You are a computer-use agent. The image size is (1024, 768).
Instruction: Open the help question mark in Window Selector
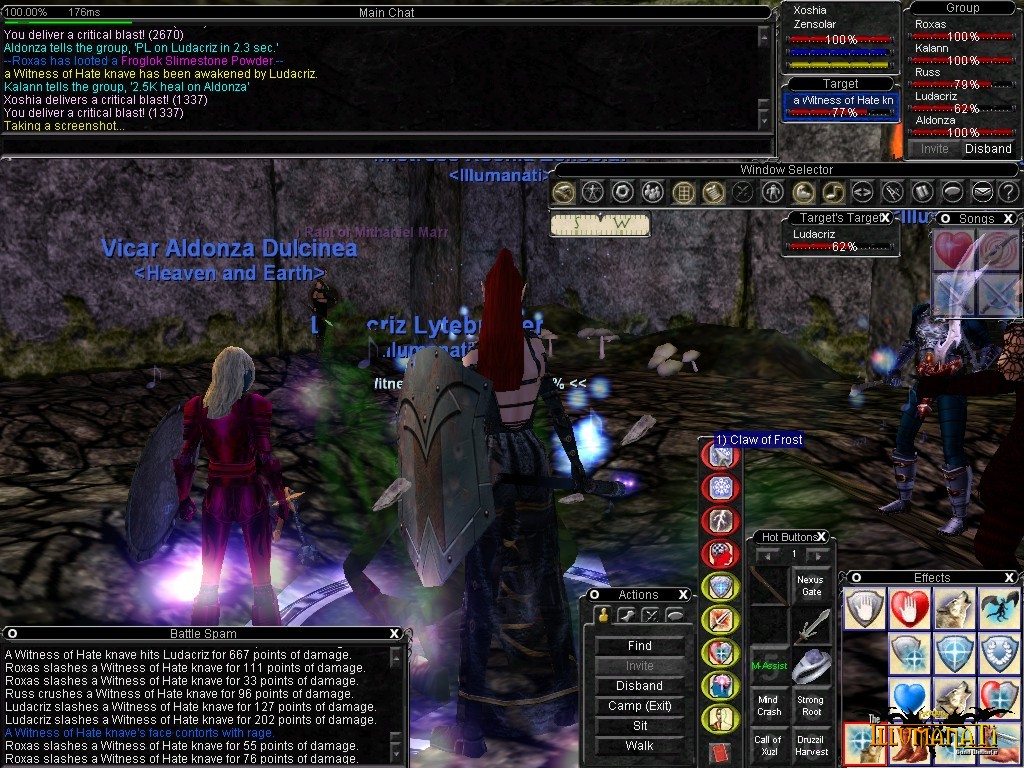tap(1008, 192)
